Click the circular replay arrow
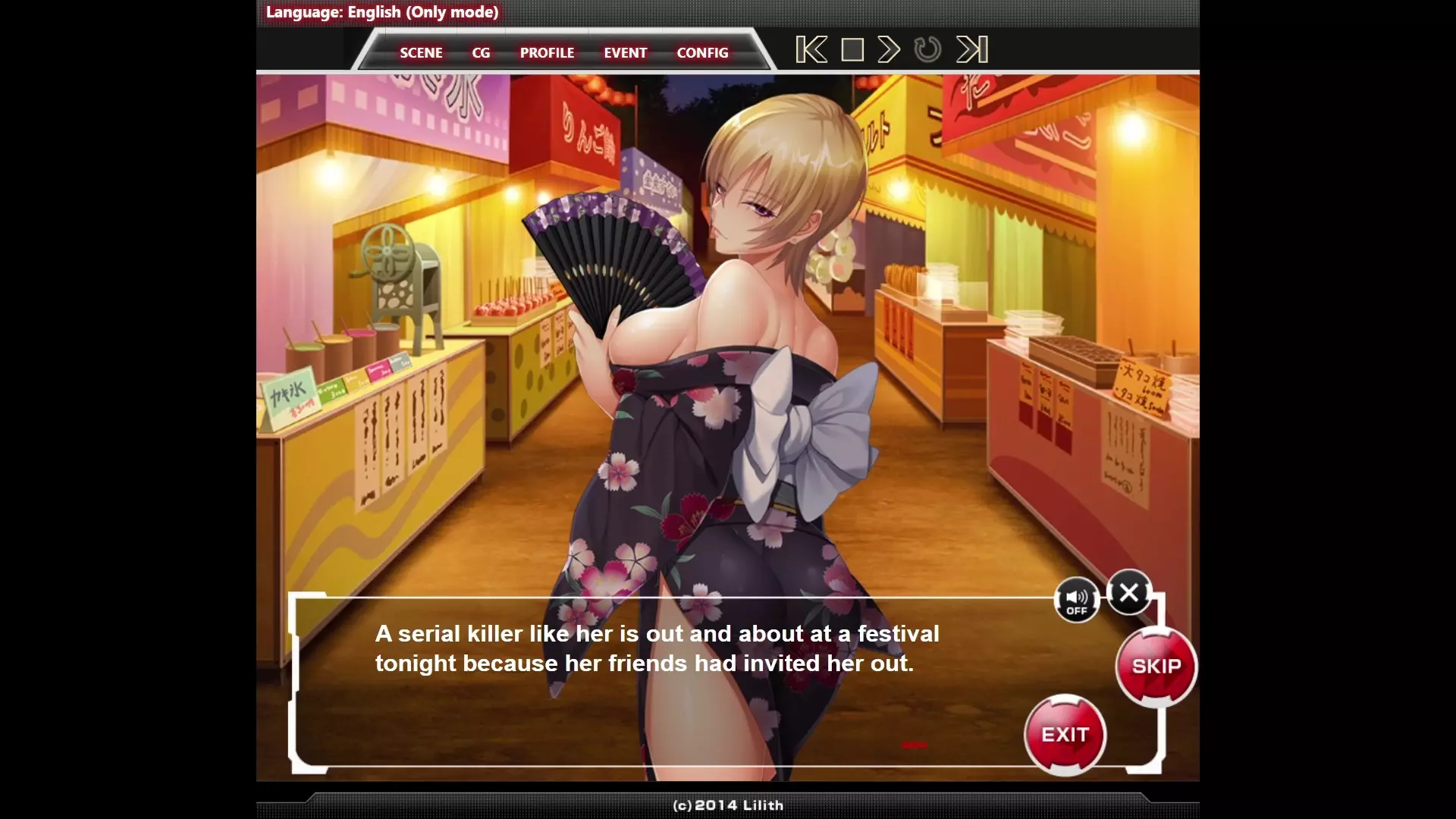The height and width of the screenshot is (819, 1456). (927, 50)
